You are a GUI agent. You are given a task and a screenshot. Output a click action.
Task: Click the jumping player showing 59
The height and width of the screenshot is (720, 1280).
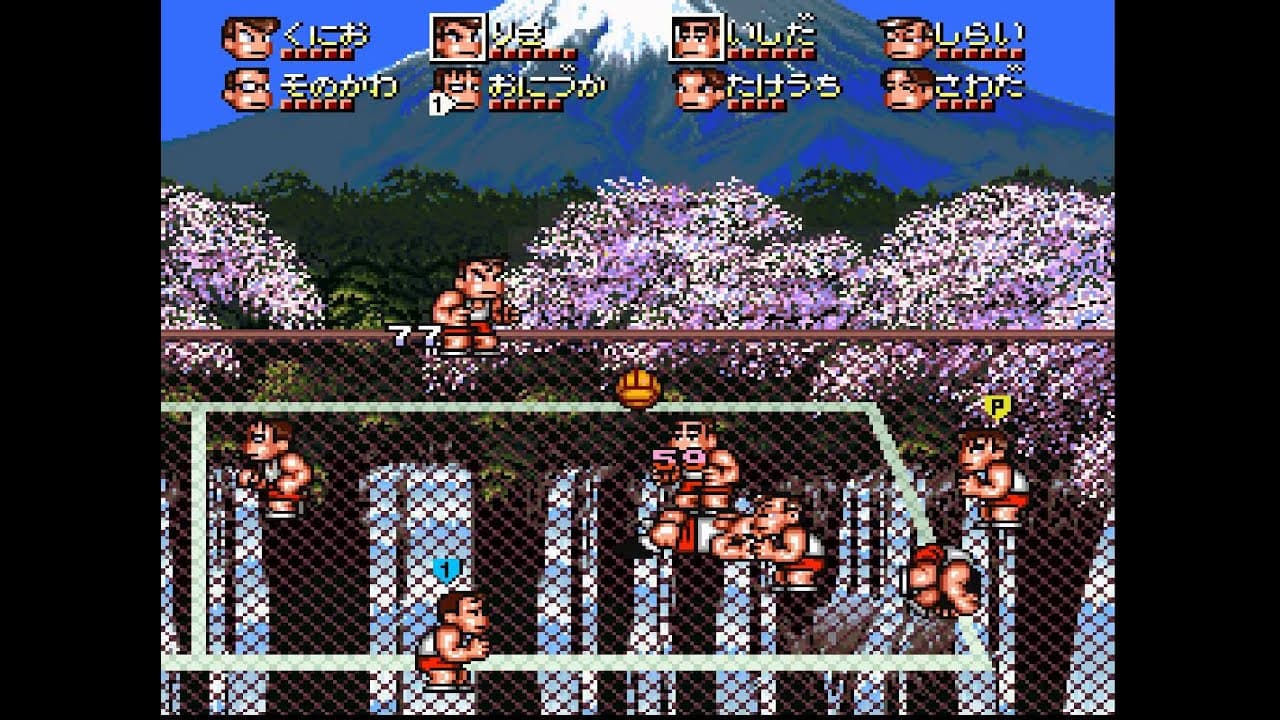click(690, 470)
